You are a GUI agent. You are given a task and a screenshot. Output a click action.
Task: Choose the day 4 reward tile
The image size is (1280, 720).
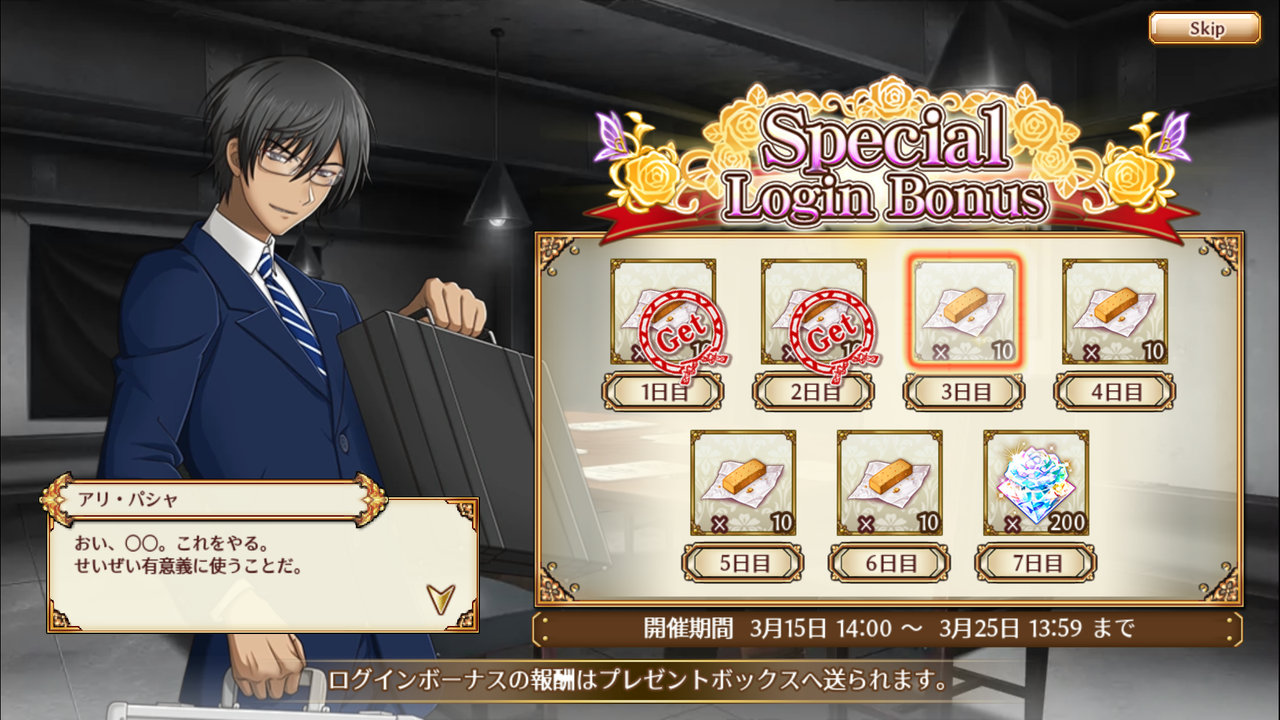click(x=1114, y=311)
